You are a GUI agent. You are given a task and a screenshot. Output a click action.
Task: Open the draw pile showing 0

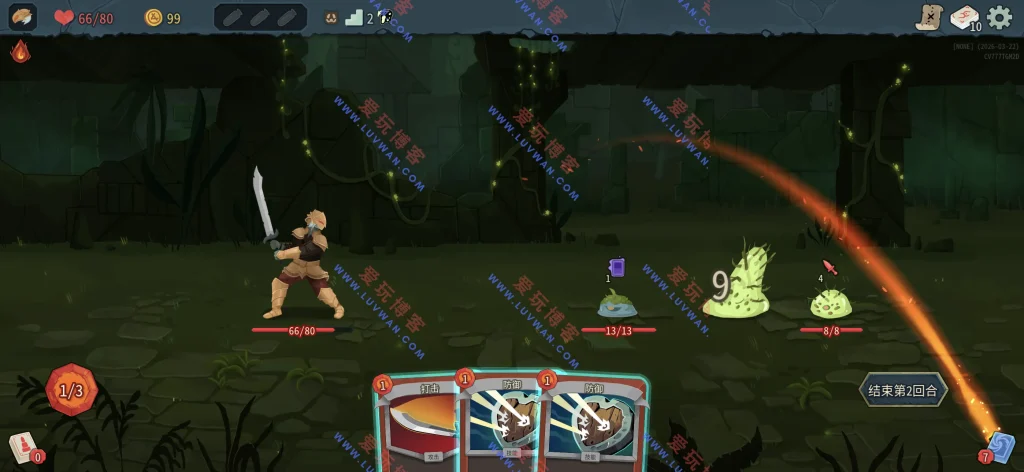point(24,448)
